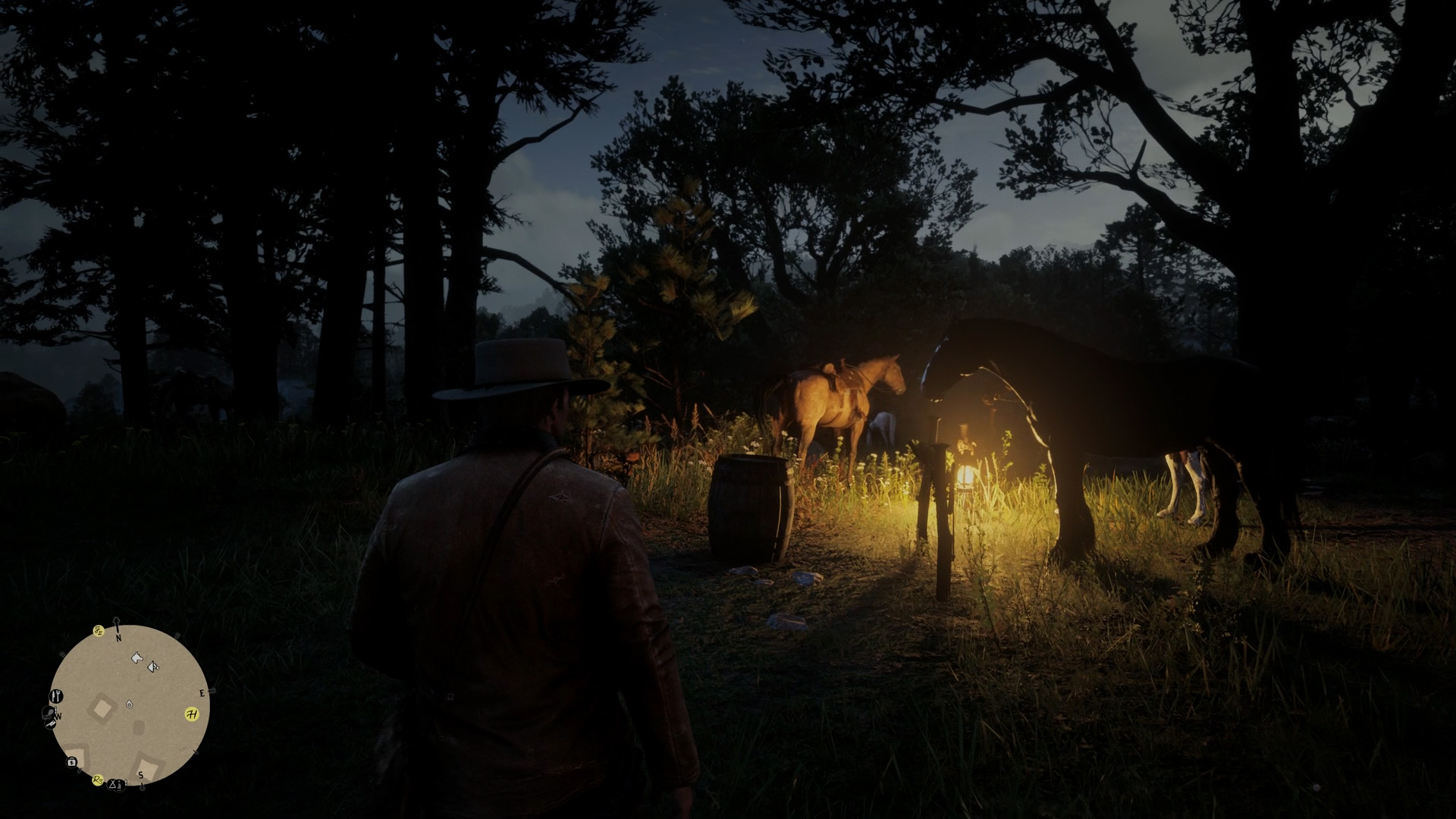Select the knife and fork marker
The width and height of the screenshot is (1456, 819).
(56, 695)
